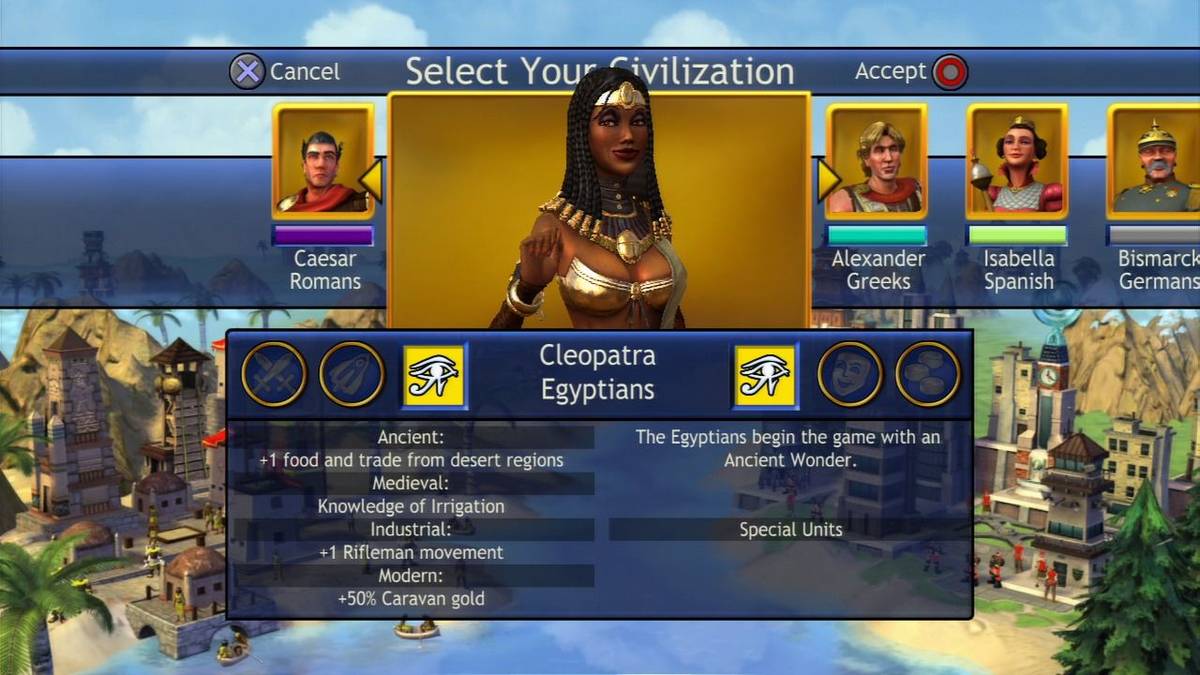This screenshot has width=1200, height=675.
Task: Click the crossed swords icon
Action: [274, 374]
